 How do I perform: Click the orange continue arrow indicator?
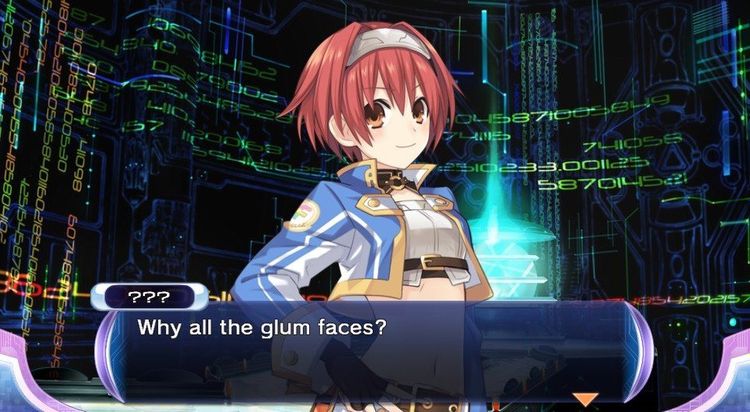click(x=584, y=399)
